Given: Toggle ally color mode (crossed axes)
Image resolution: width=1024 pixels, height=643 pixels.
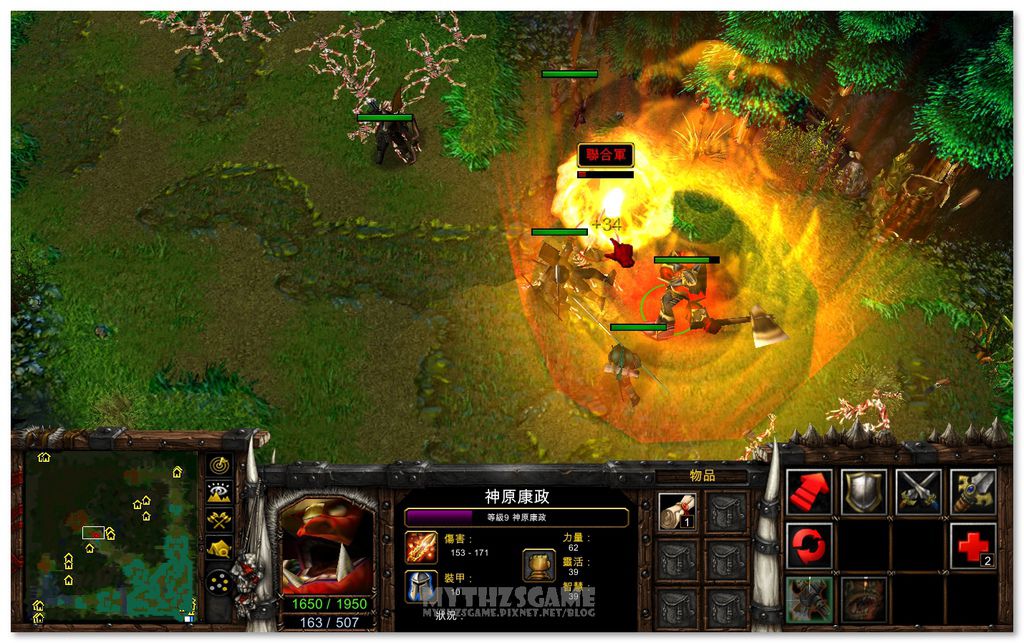Looking at the screenshot, I should [219, 520].
